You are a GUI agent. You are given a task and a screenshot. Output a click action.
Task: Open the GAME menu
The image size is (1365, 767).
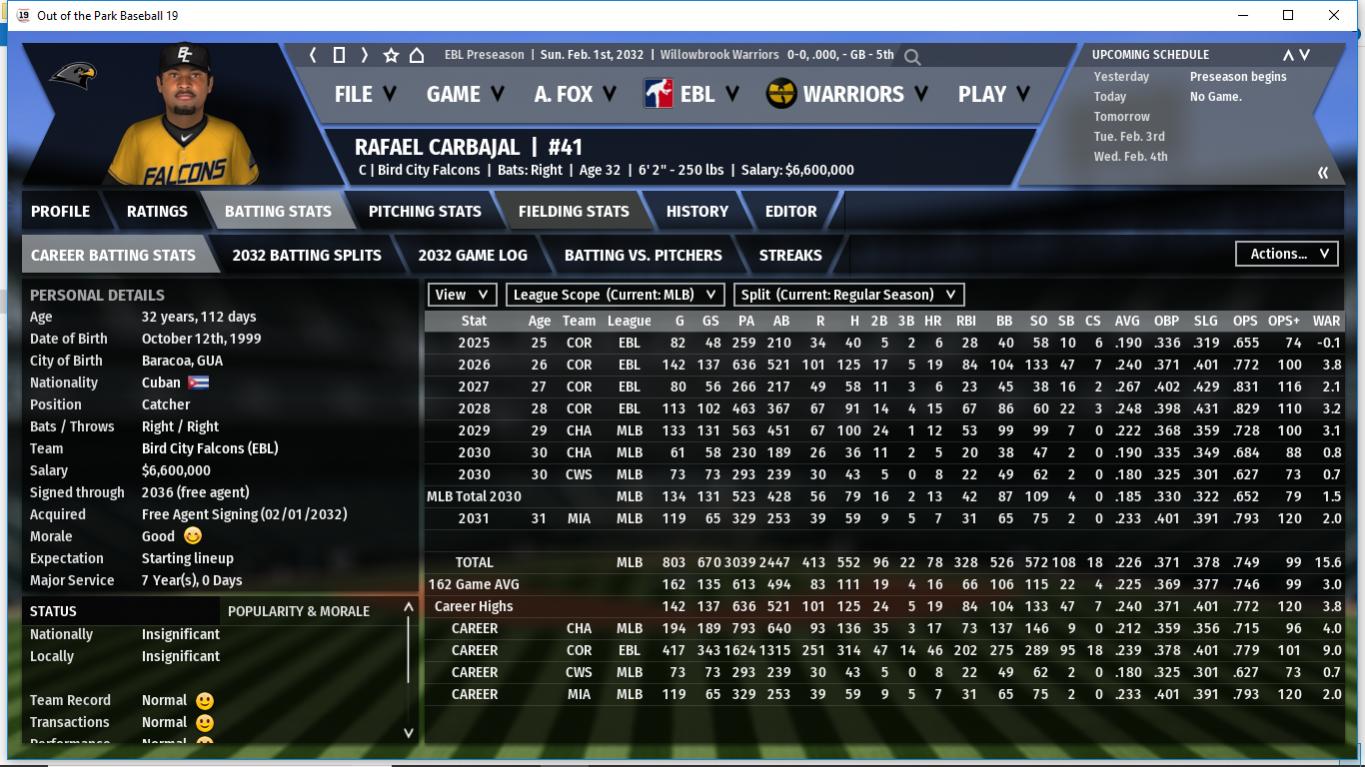coord(465,94)
